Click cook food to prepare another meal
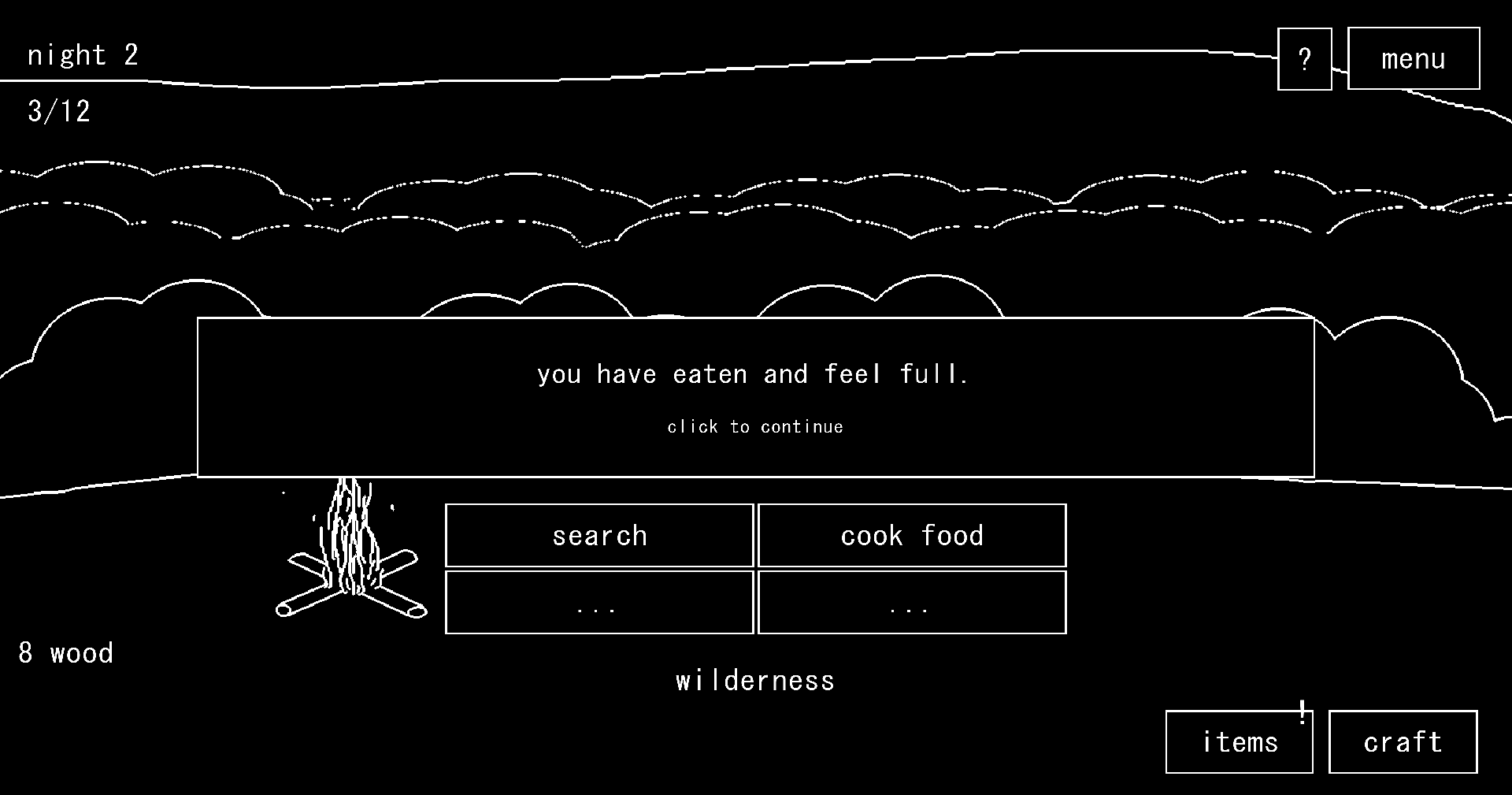The image size is (1512, 795). point(911,535)
